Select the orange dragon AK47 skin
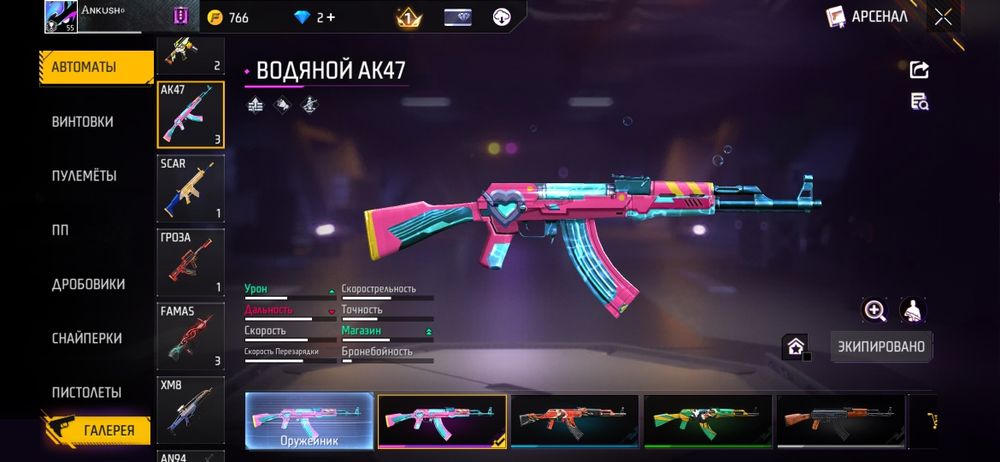The image size is (1000, 462). coord(574,420)
